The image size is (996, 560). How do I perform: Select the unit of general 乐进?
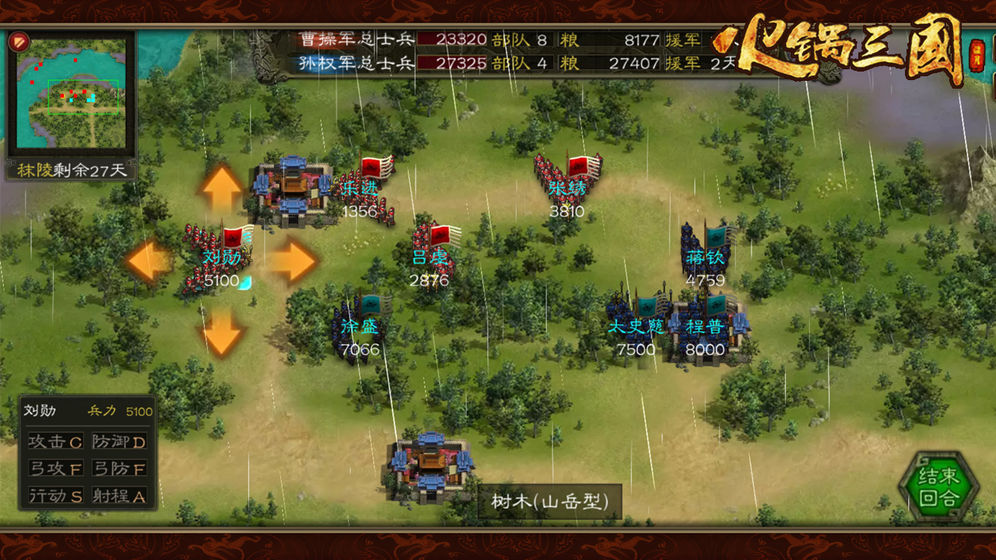coord(364,190)
